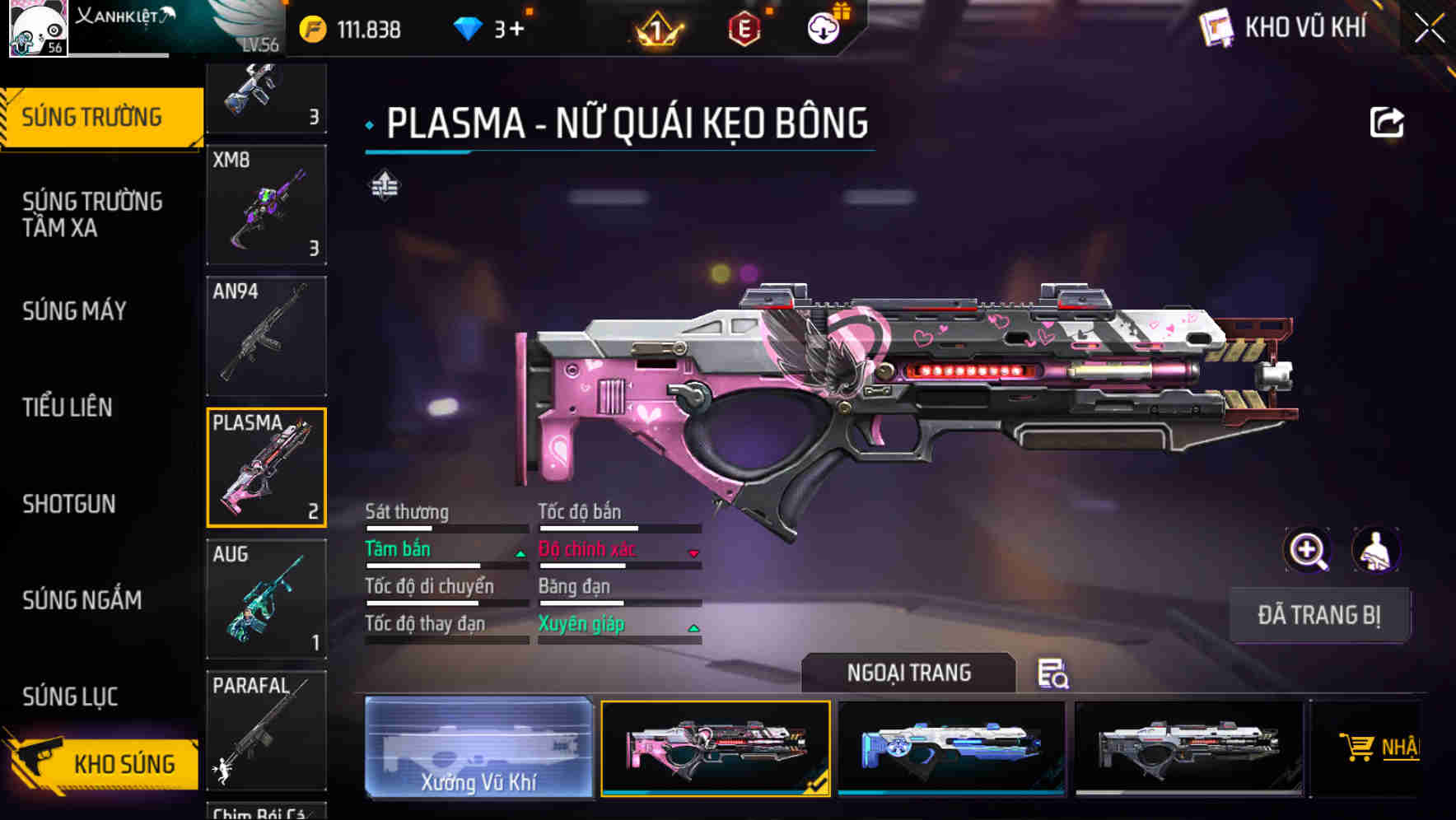This screenshot has width=1456, height=820.
Task: Choose the PARAFAL weapon slot
Action: tap(266, 730)
